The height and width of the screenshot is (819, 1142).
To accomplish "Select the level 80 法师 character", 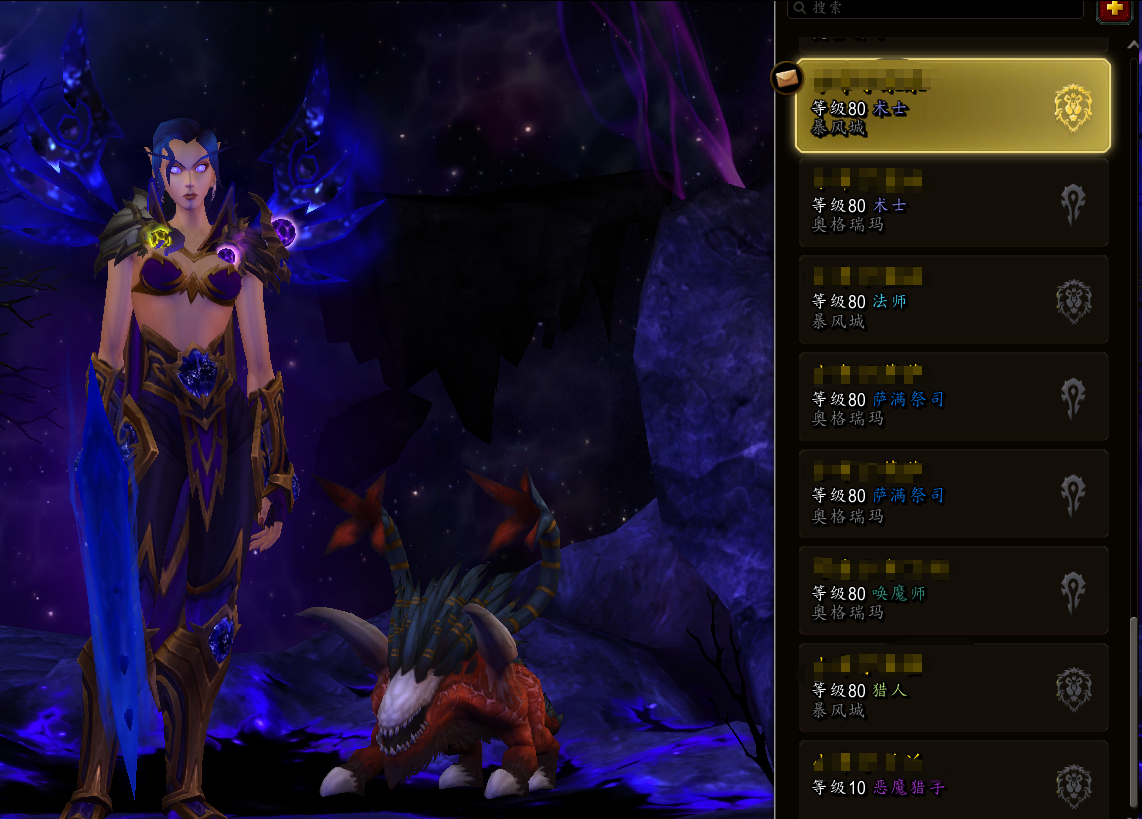I will click(x=952, y=300).
